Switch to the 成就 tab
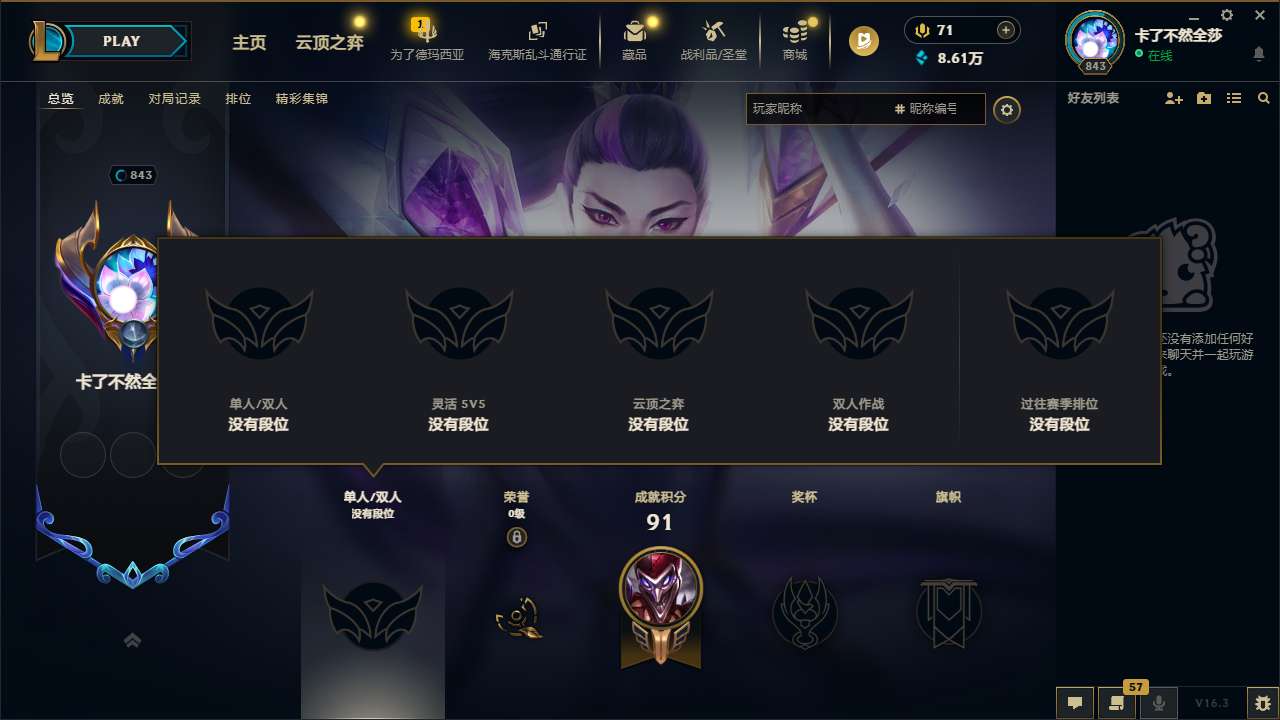 (x=110, y=99)
